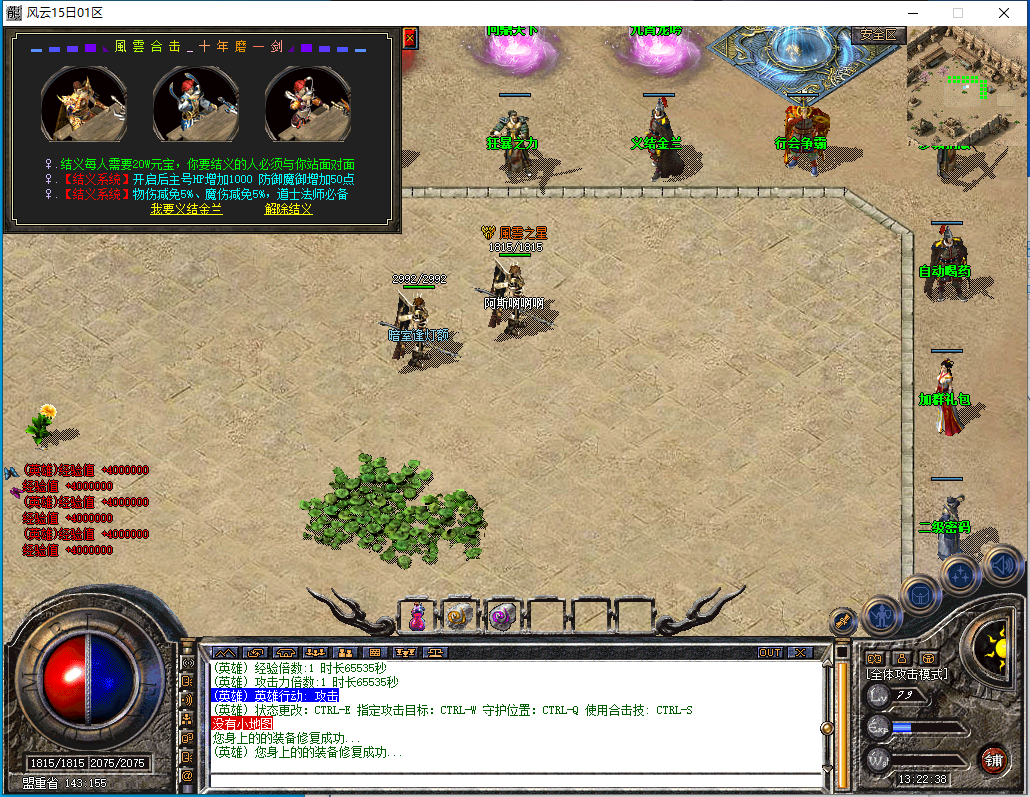Close the 风云15日01区 window

pos(1004,13)
